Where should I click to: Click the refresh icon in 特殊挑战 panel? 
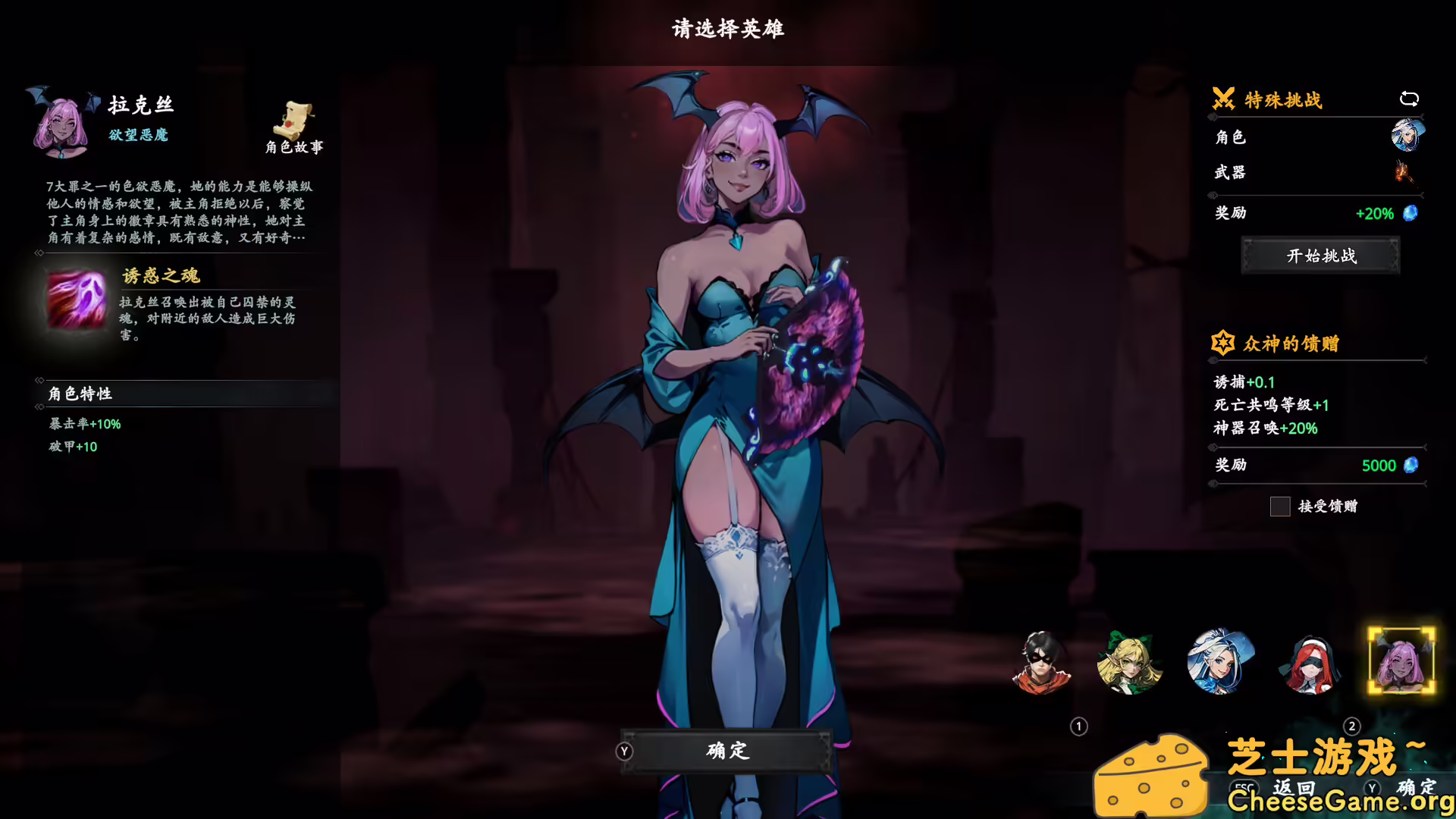click(x=1409, y=99)
